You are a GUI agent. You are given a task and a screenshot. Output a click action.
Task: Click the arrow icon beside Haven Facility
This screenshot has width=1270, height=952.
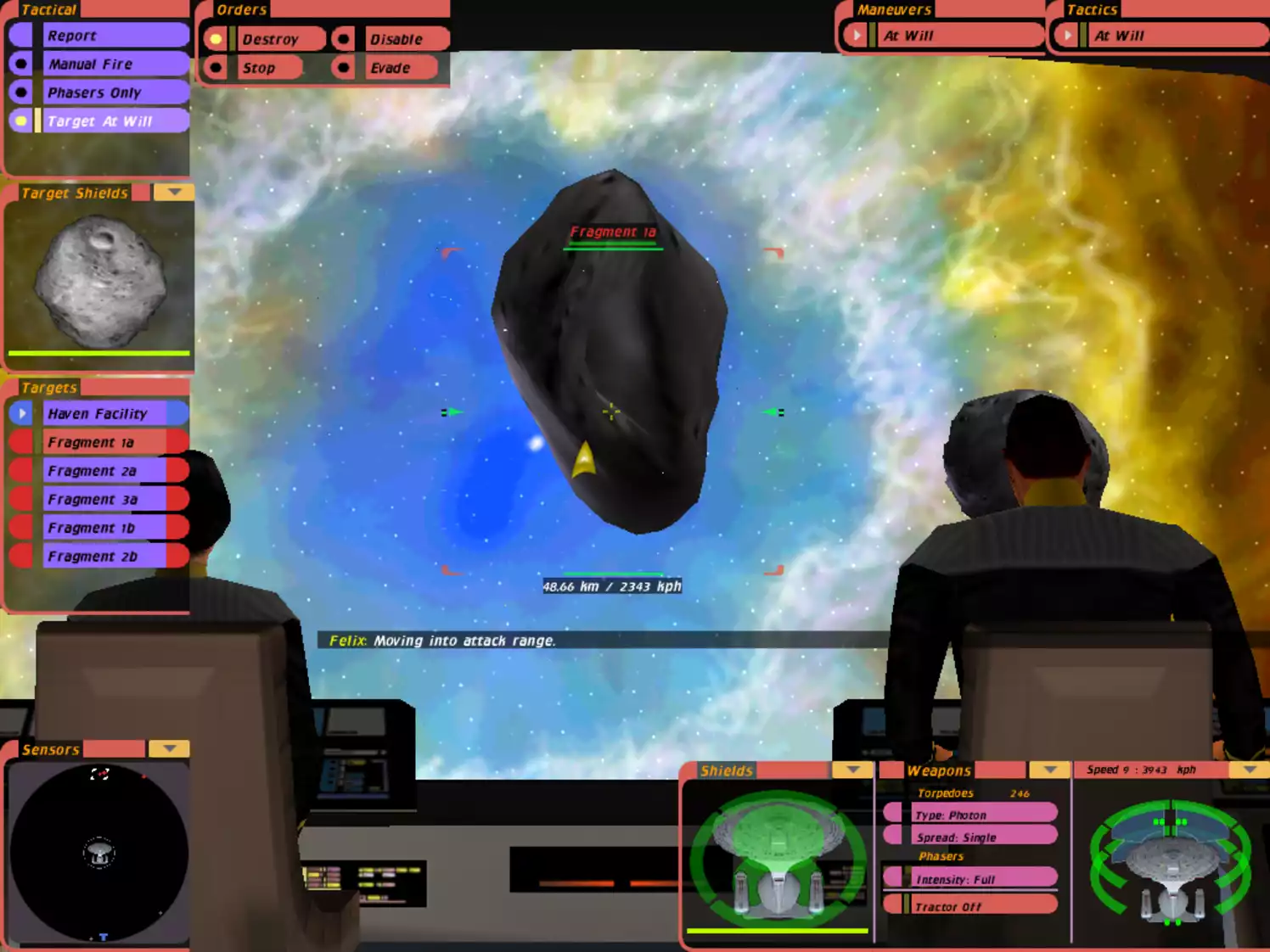pyautogui.click(x=20, y=413)
